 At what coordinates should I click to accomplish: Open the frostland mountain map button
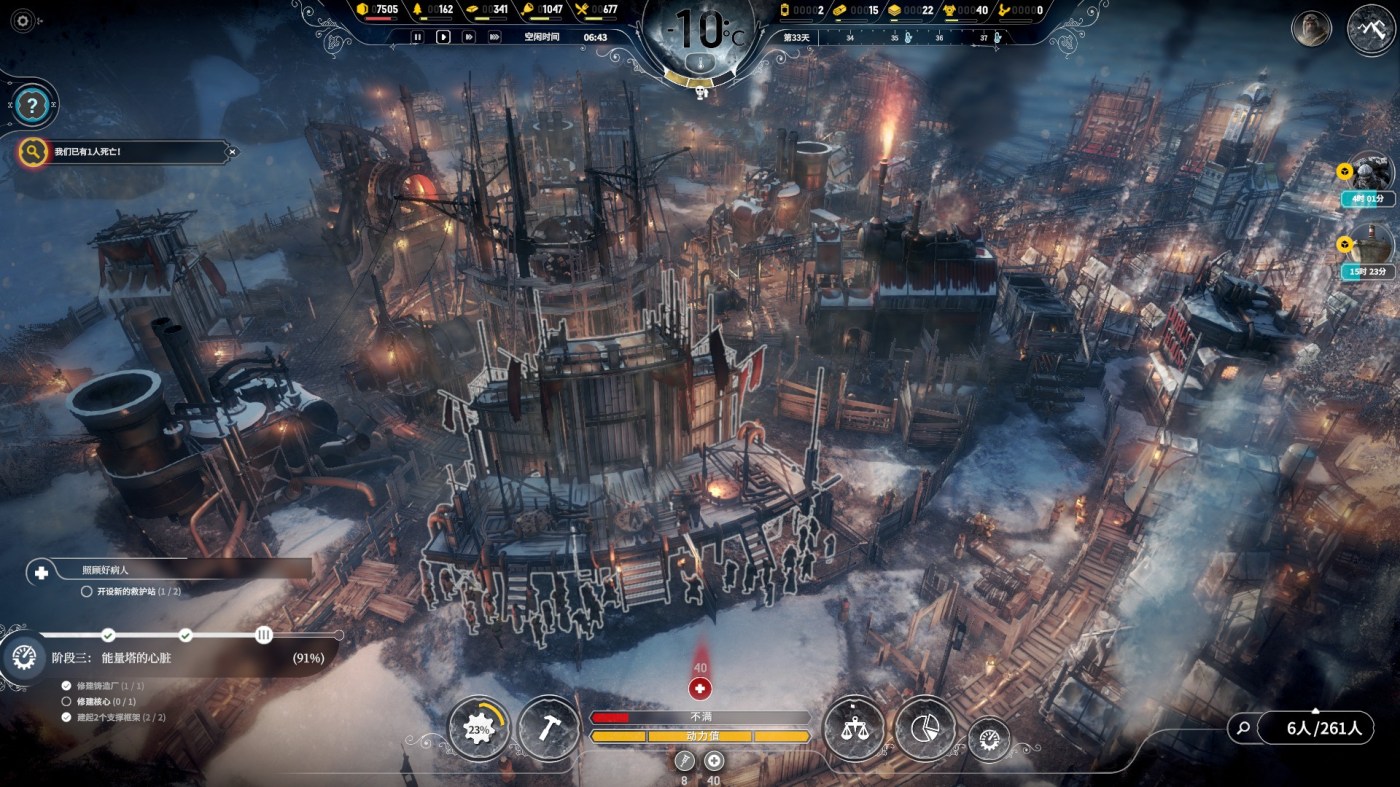click(x=1370, y=30)
